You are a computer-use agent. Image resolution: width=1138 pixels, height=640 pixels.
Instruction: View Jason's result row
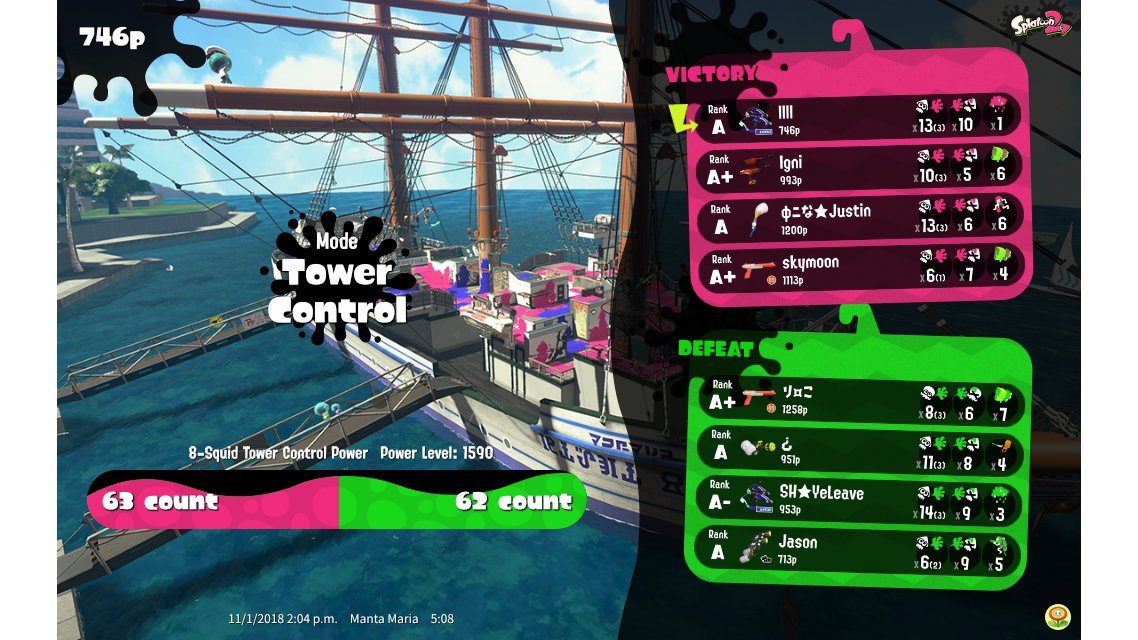click(x=859, y=550)
